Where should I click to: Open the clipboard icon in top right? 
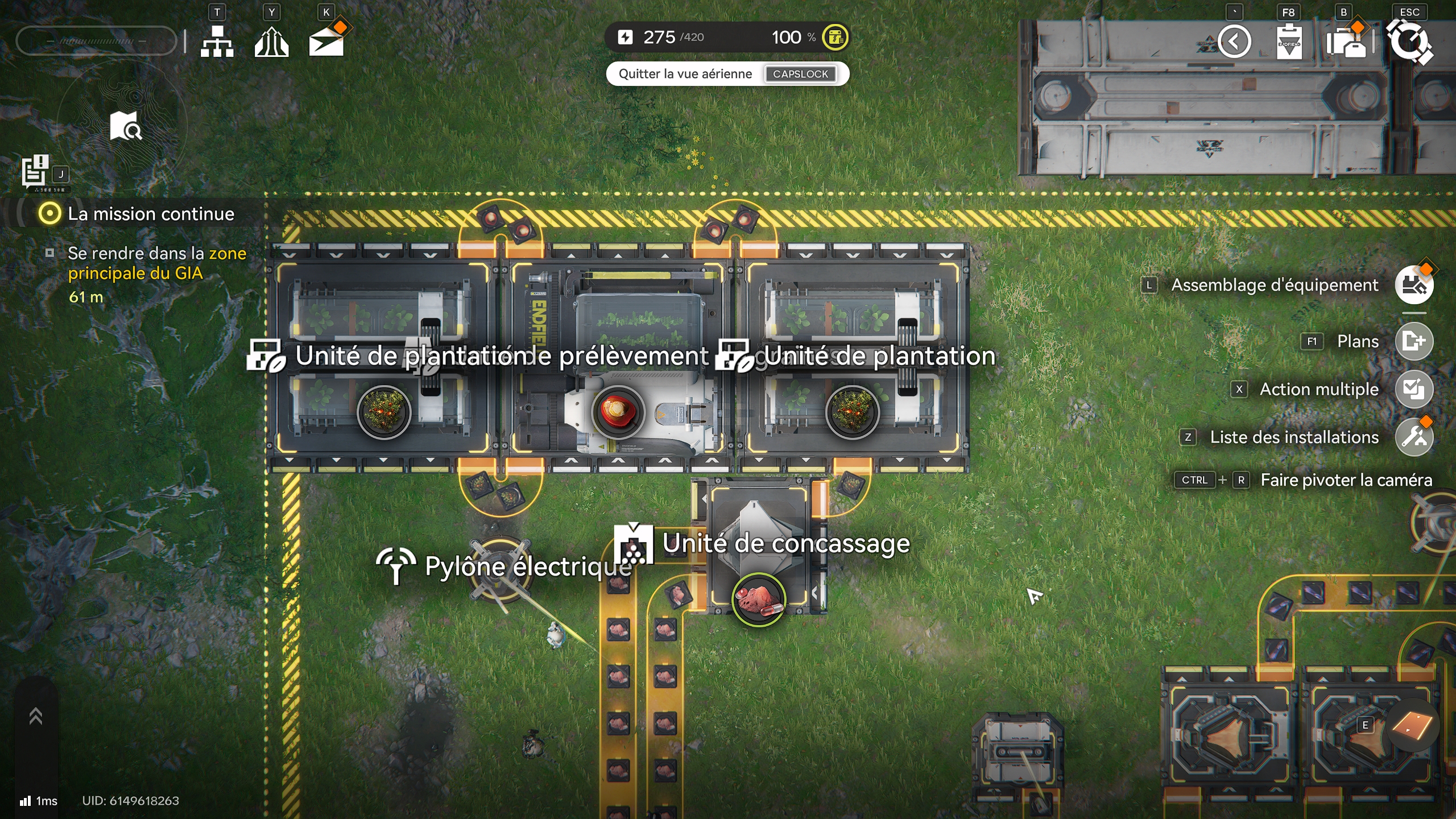(x=1289, y=42)
